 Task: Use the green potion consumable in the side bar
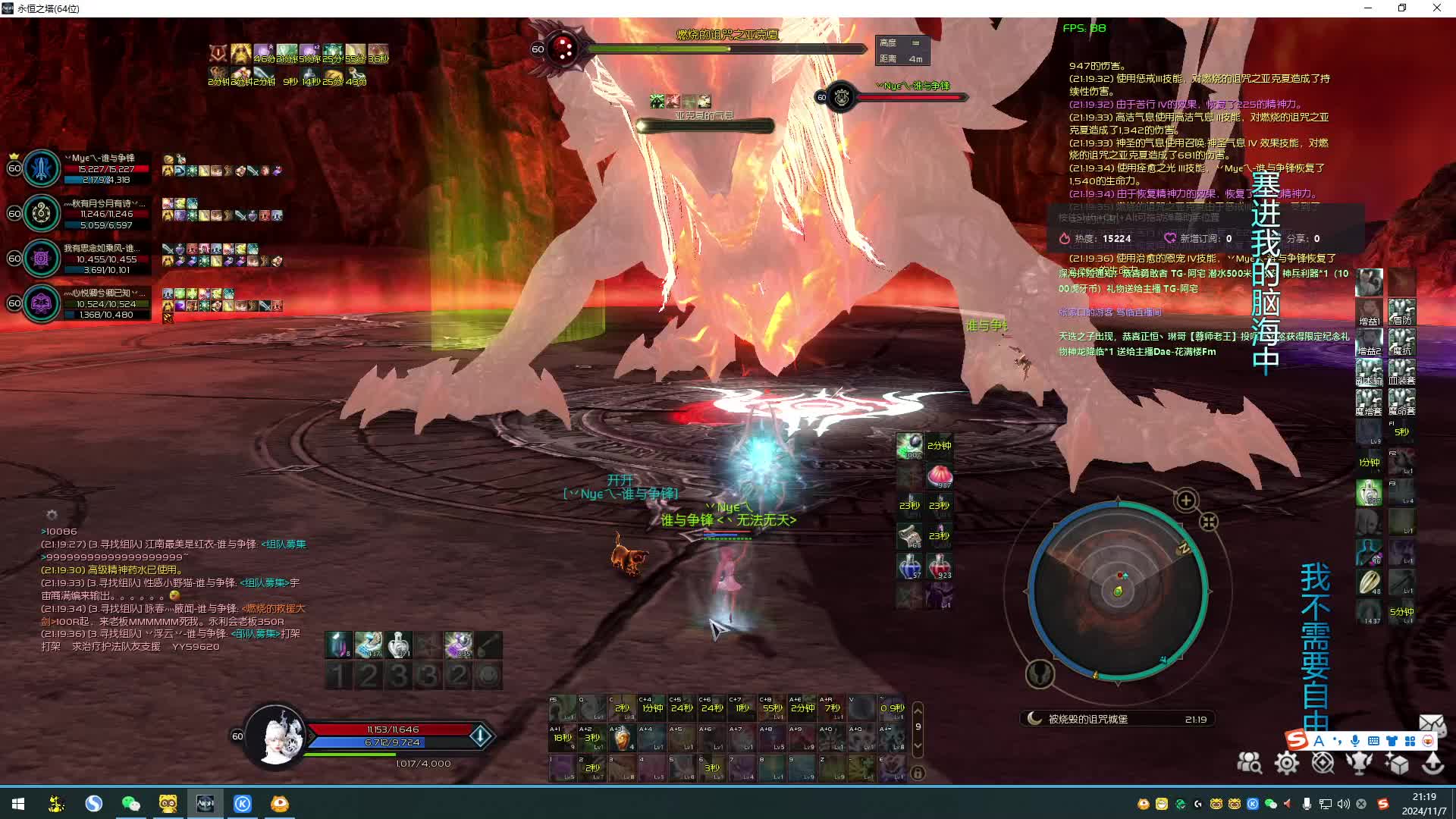coord(1369,493)
